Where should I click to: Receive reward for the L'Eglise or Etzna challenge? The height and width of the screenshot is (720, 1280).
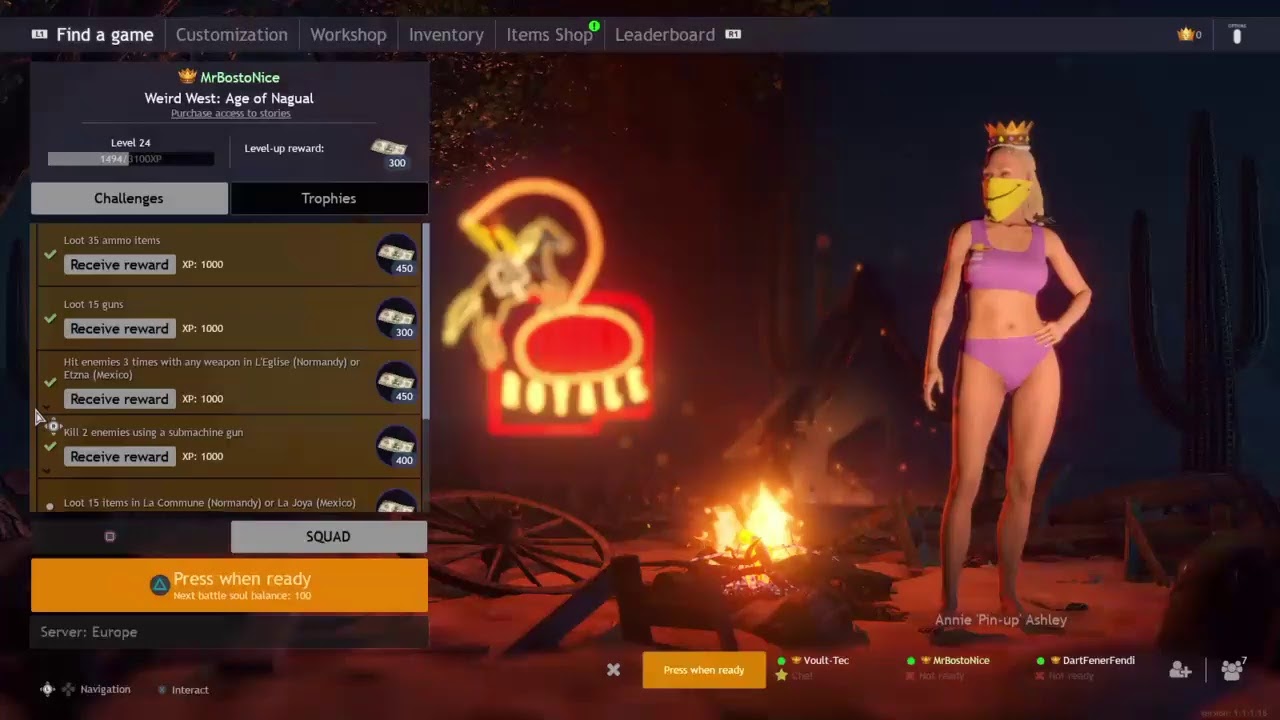(x=119, y=399)
